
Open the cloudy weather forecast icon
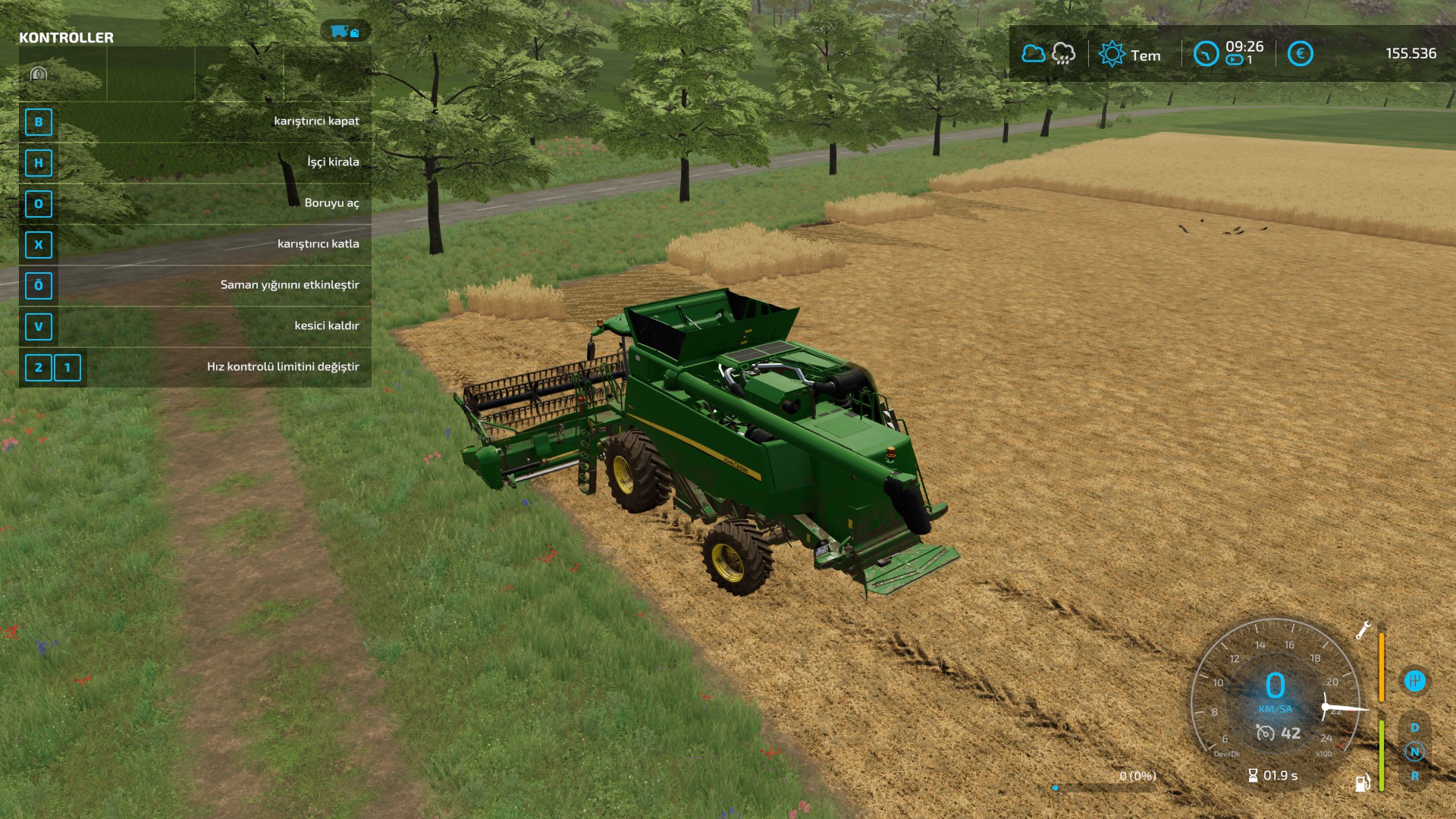coord(1033,54)
